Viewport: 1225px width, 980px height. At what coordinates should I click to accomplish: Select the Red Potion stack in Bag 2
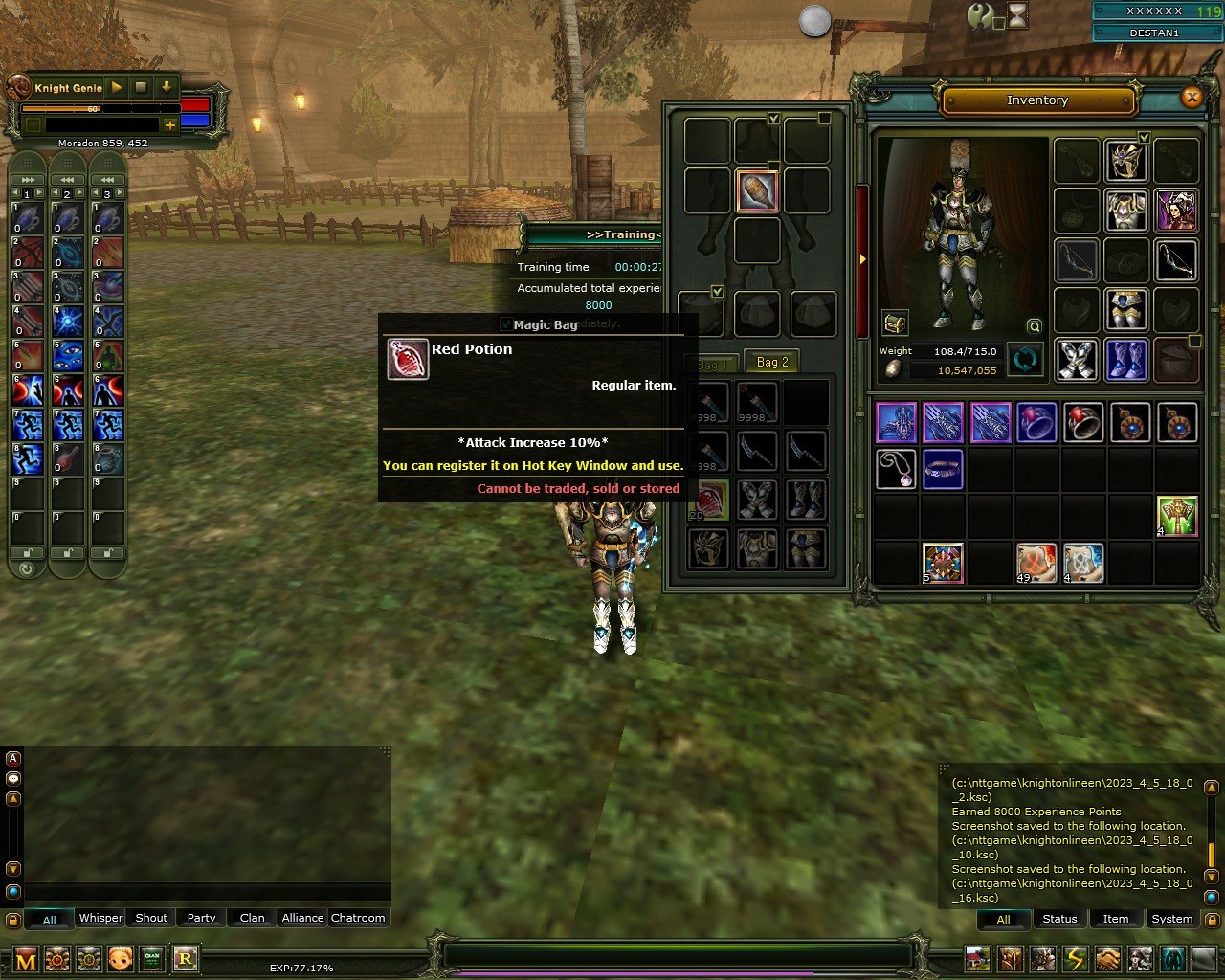(708, 500)
